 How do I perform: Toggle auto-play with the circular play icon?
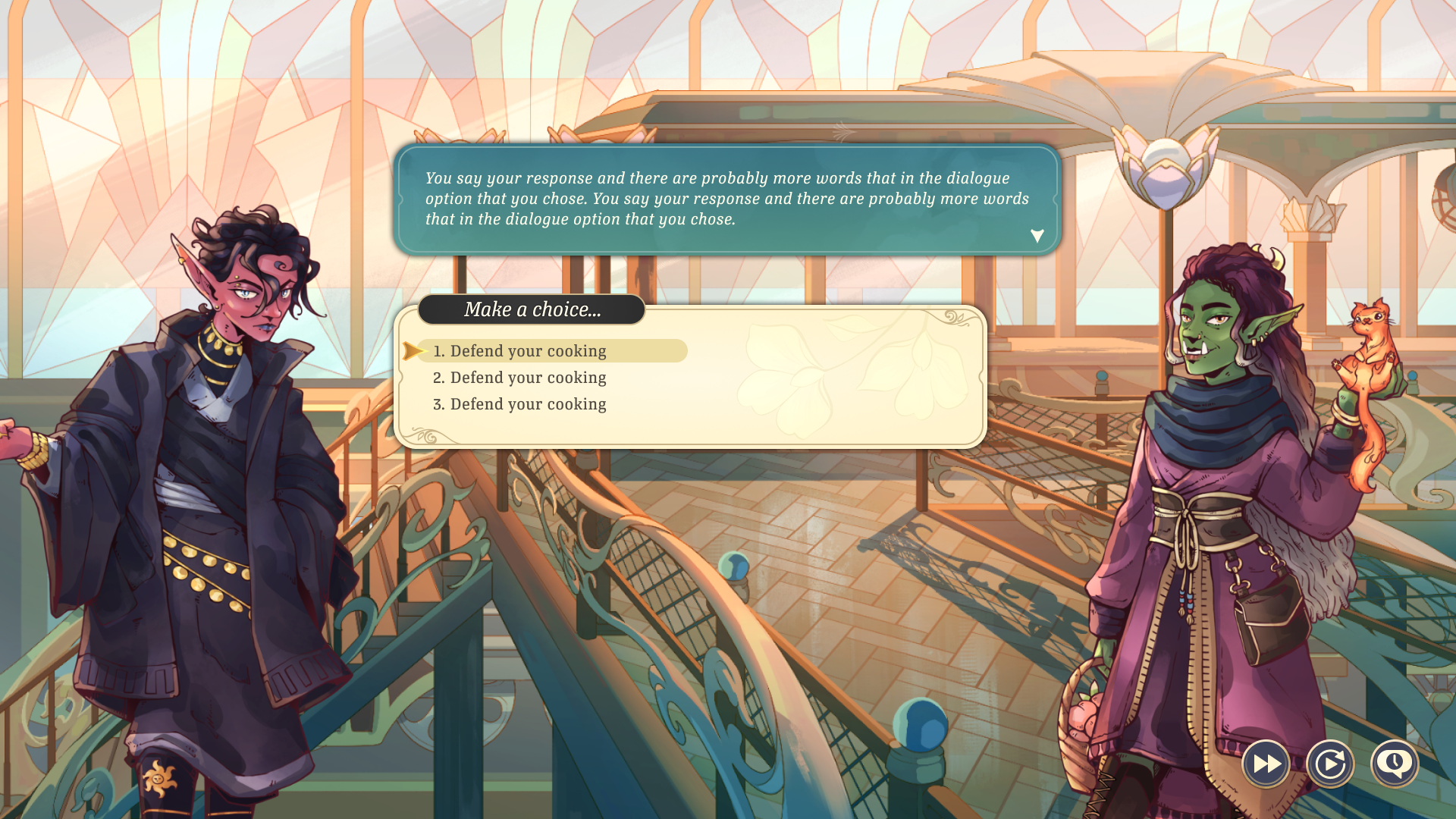click(x=1330, y=764)
